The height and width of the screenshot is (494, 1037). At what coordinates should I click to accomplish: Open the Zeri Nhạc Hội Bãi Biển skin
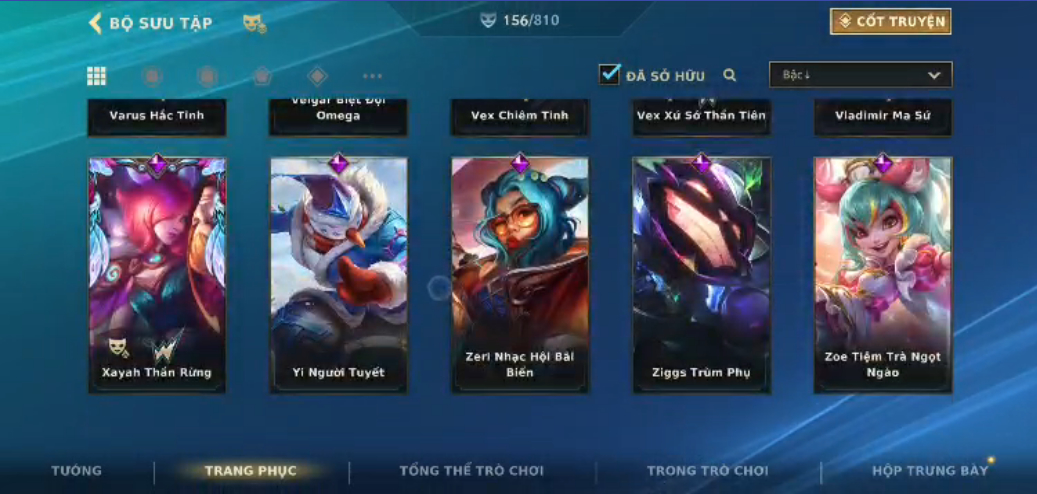[x=520, y=274]
